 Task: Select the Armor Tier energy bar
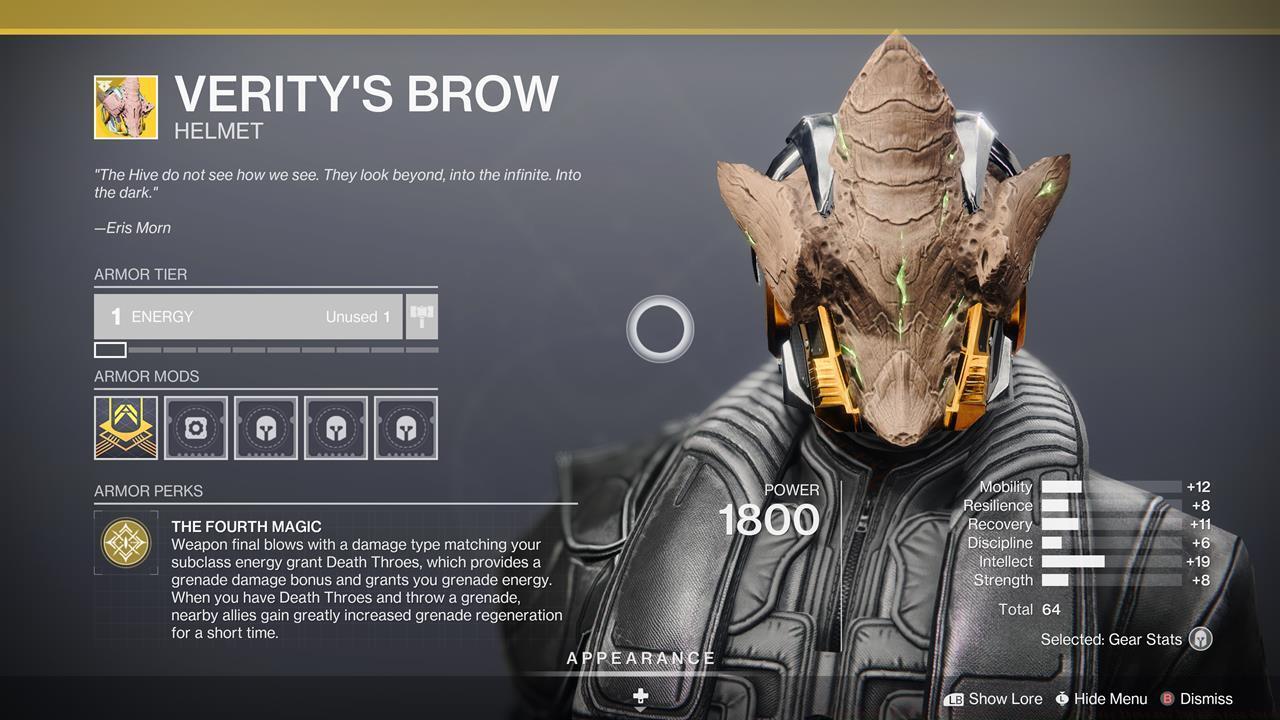[248, 317]
